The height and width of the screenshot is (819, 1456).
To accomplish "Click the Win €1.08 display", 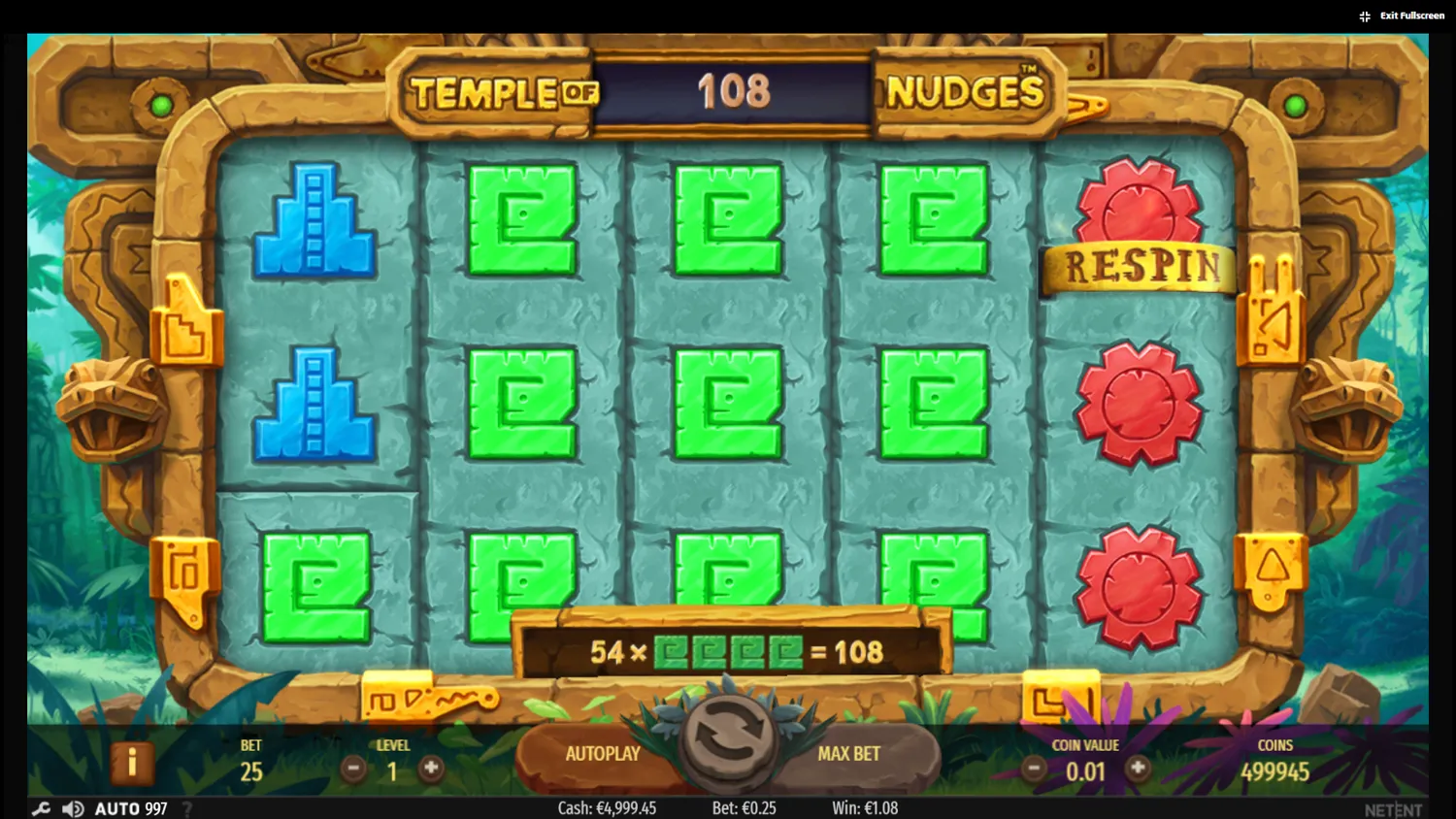I will pyautogui.click(x=865, y=807).
